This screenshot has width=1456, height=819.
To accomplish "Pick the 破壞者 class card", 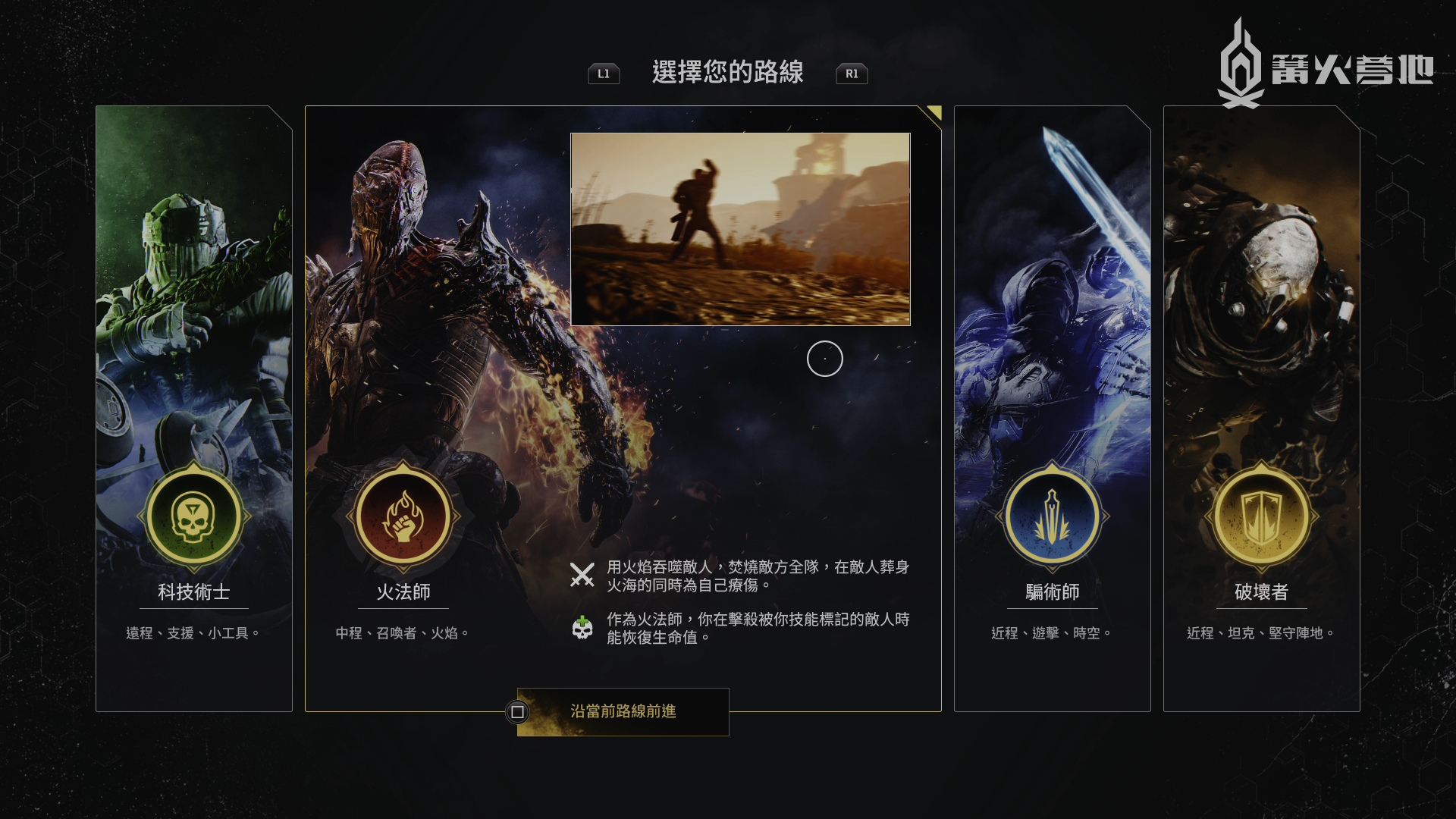I will click(x=1261, y=408).
